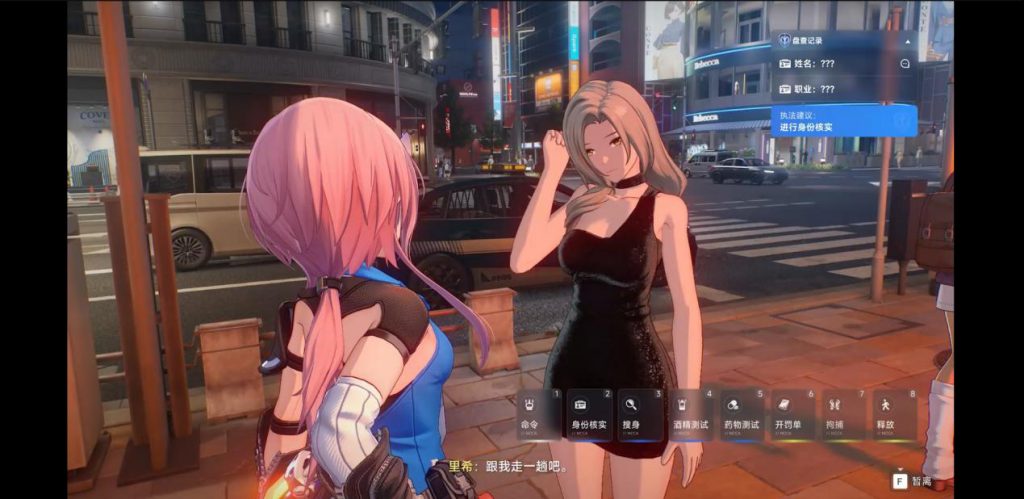Open the 职业 occupation record row
This screenshot has width=1024, height=499.
click(828, 88)
